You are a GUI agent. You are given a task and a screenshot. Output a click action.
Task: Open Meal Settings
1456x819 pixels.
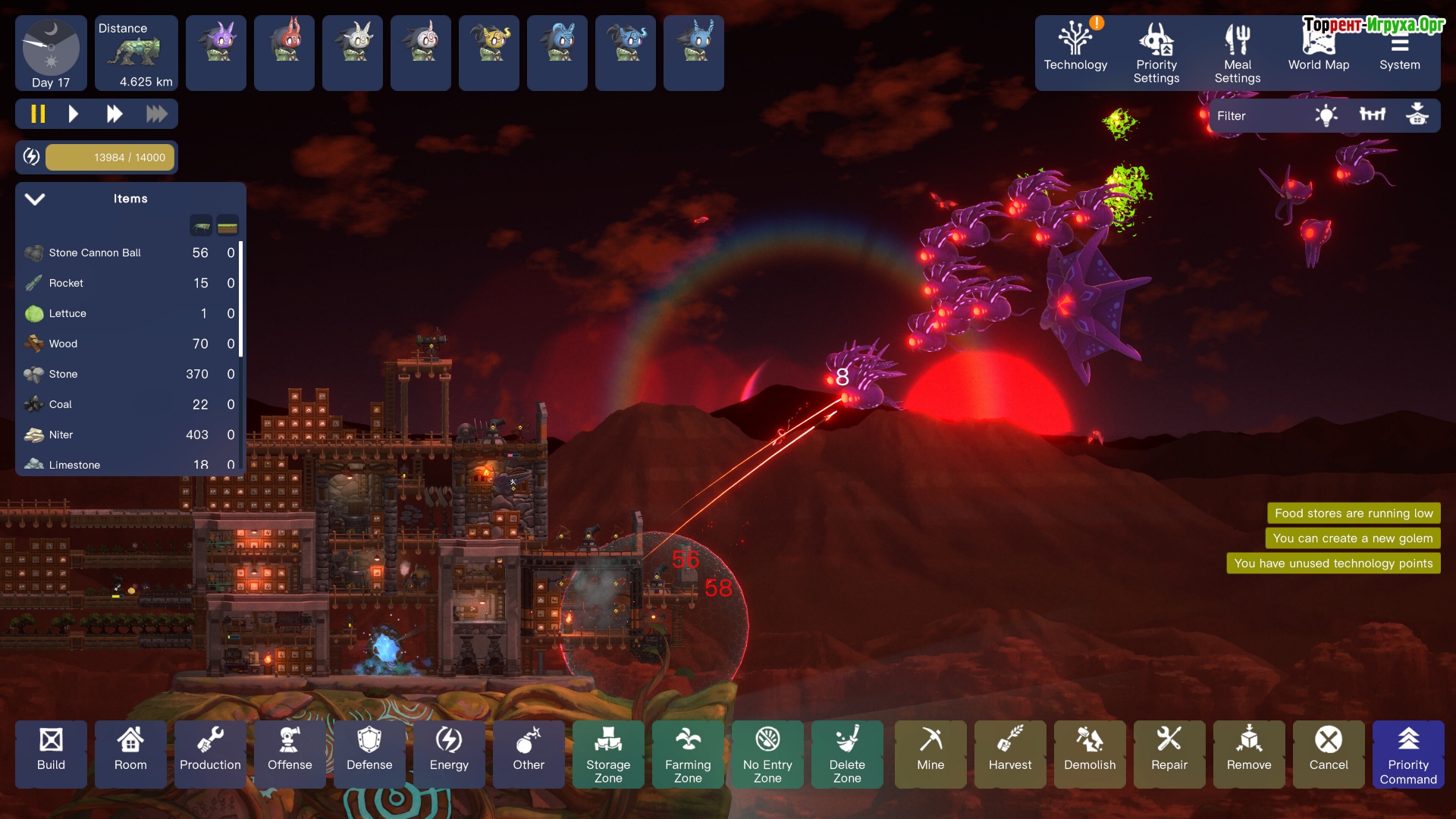1237,52
